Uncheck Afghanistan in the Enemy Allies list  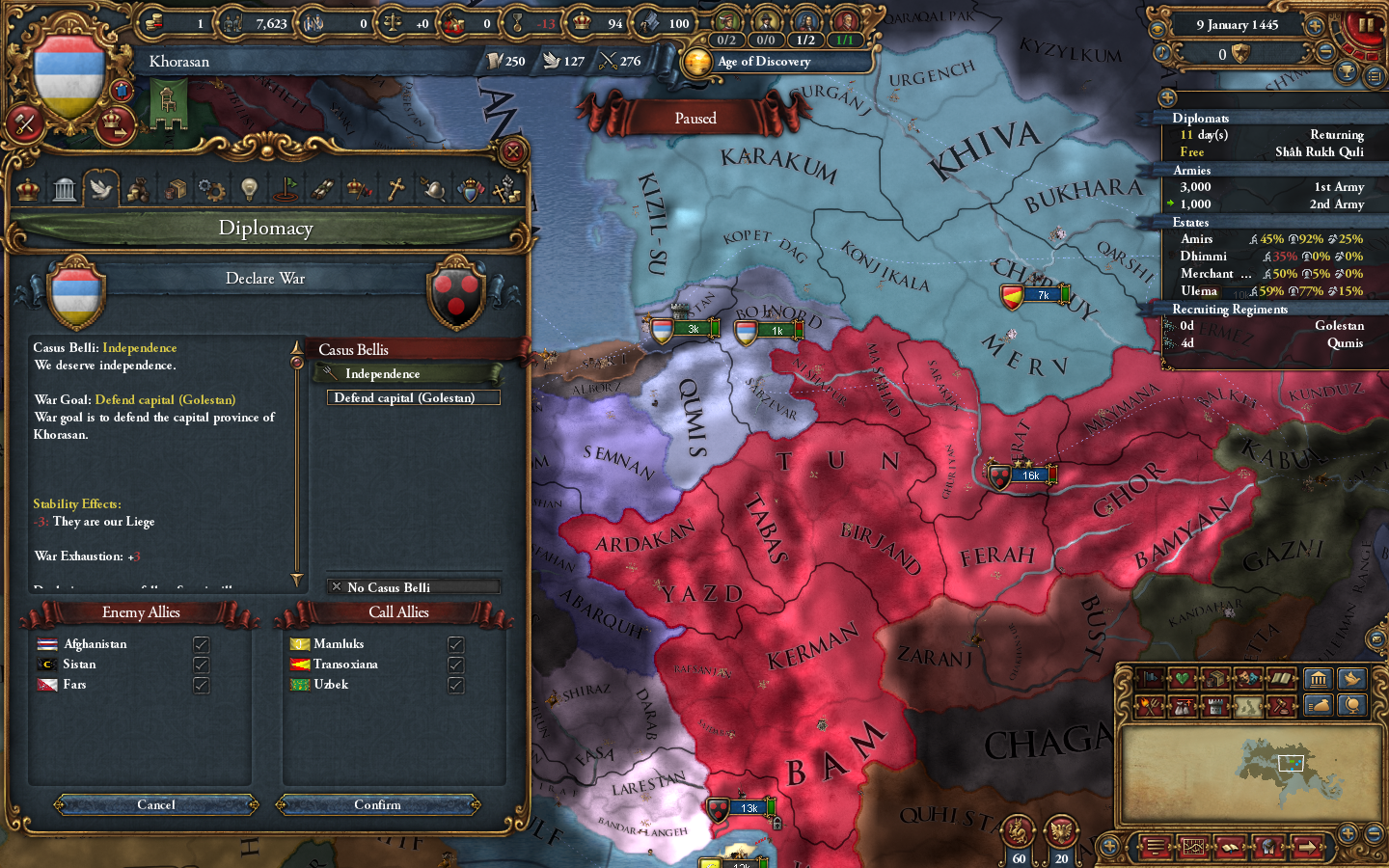(201, 644)
